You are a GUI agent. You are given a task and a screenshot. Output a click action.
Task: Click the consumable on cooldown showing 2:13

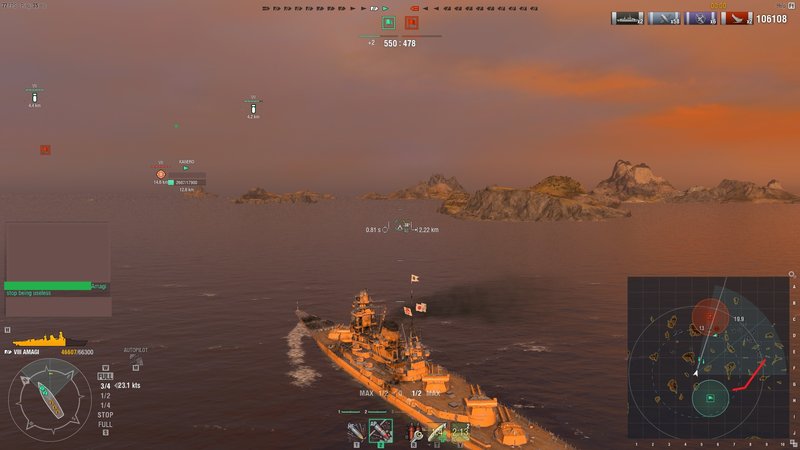(460, 432)
